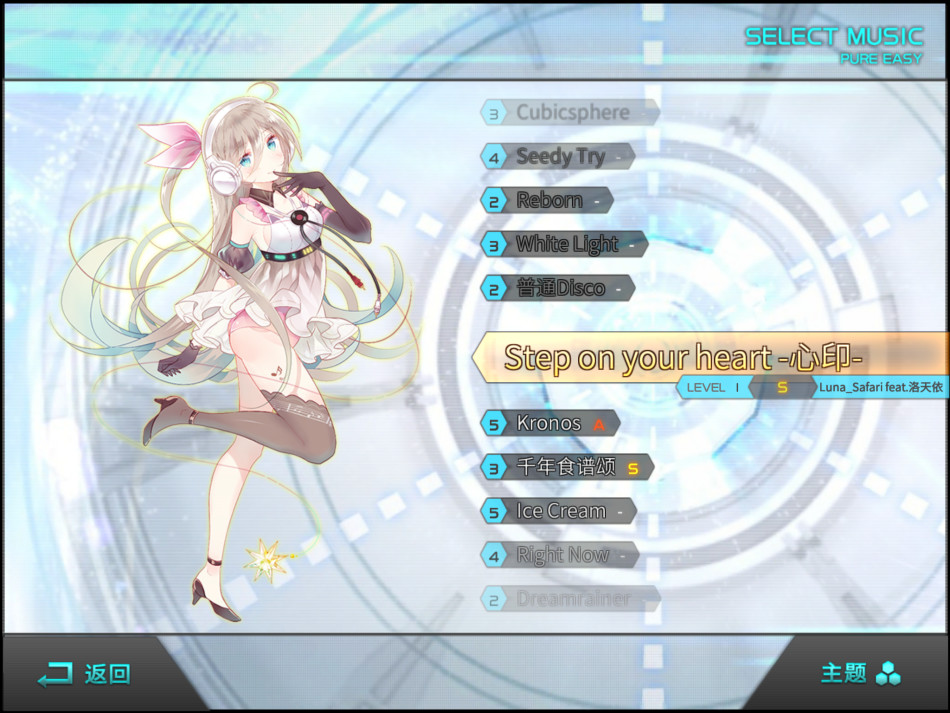Choose the 普通Disco track
This screenshot has width=950, height=713.
pyautogui.click(x=559, y=288)
